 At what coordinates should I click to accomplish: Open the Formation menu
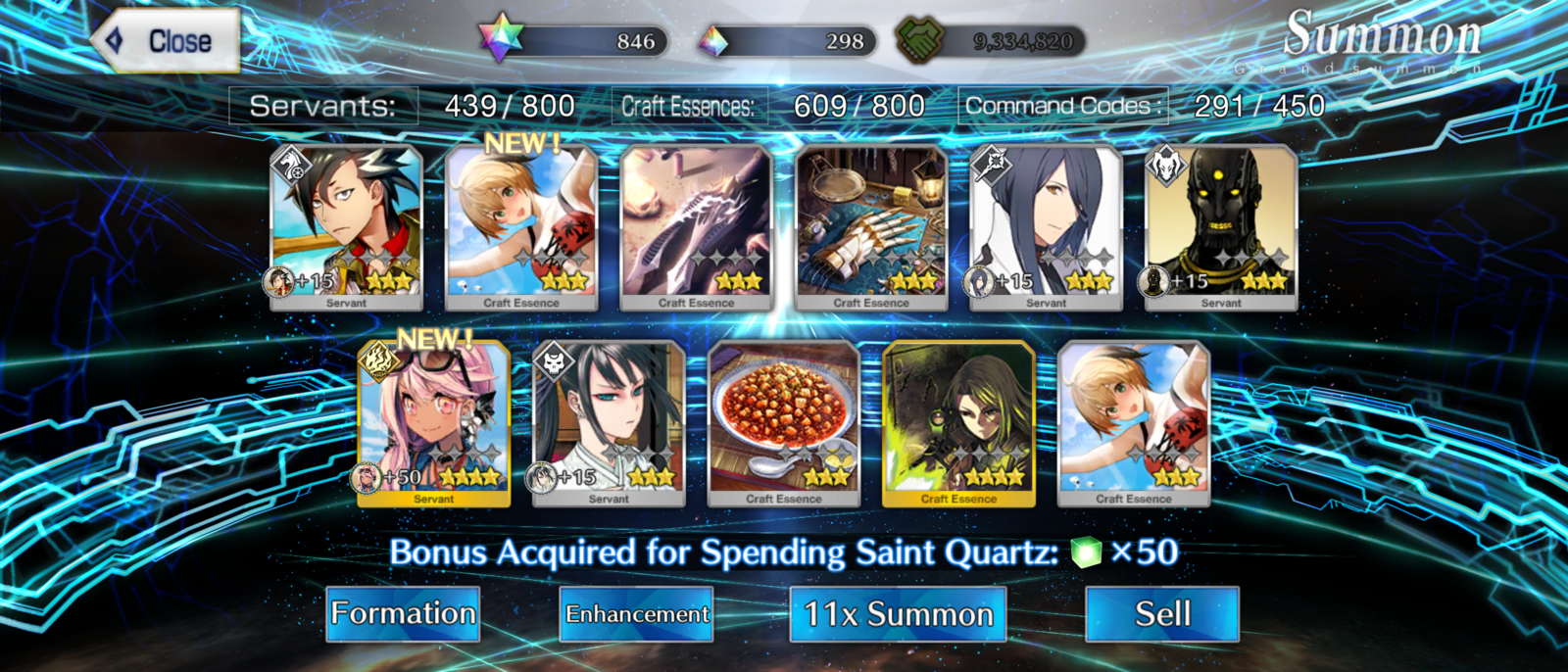[403, 614]
